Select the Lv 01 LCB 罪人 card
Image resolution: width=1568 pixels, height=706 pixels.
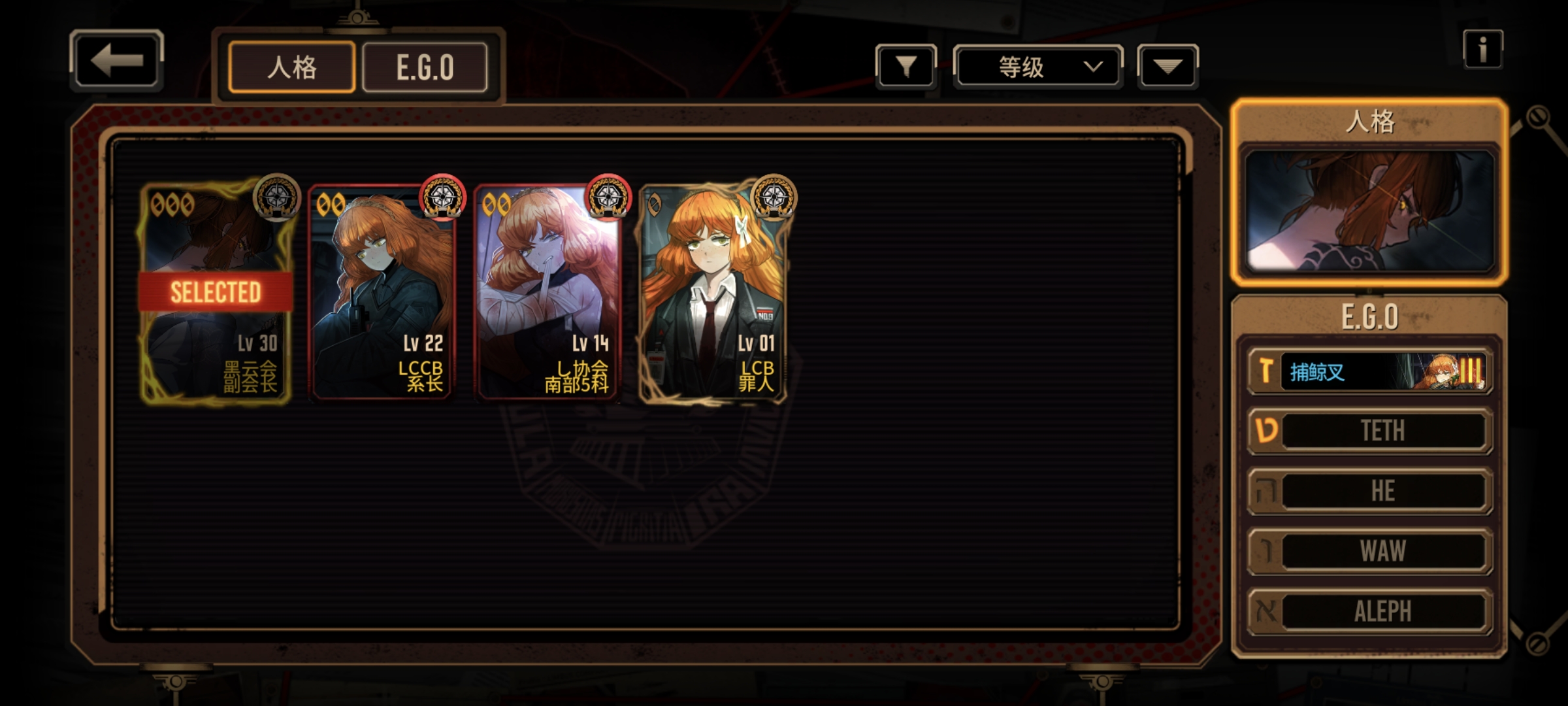click(x=714, y=292)
